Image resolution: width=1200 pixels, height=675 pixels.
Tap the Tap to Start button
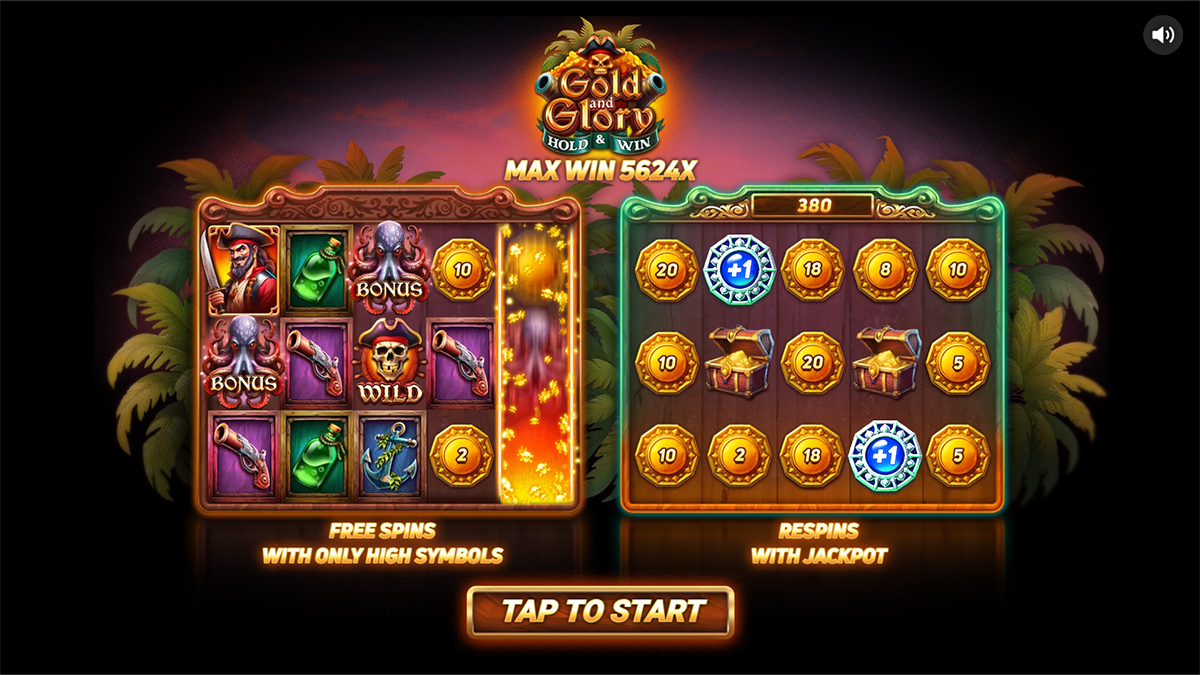[601, 611]
